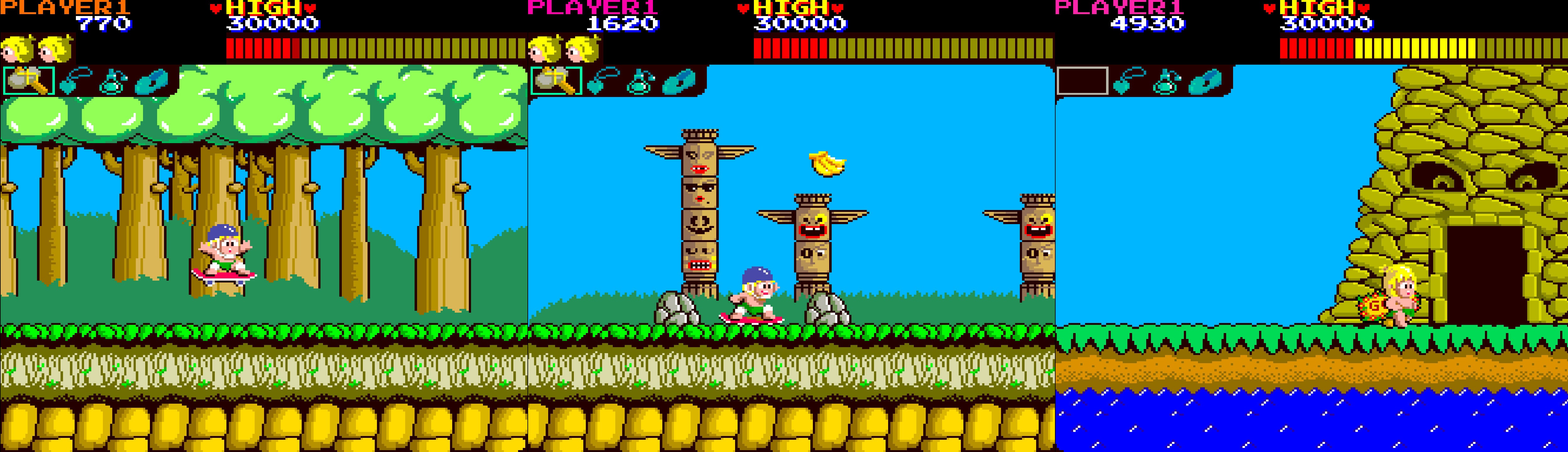1568x452 pixels.
Task: Choose the heart necklace icon on the totem pole screen
Action: point(603,81)
